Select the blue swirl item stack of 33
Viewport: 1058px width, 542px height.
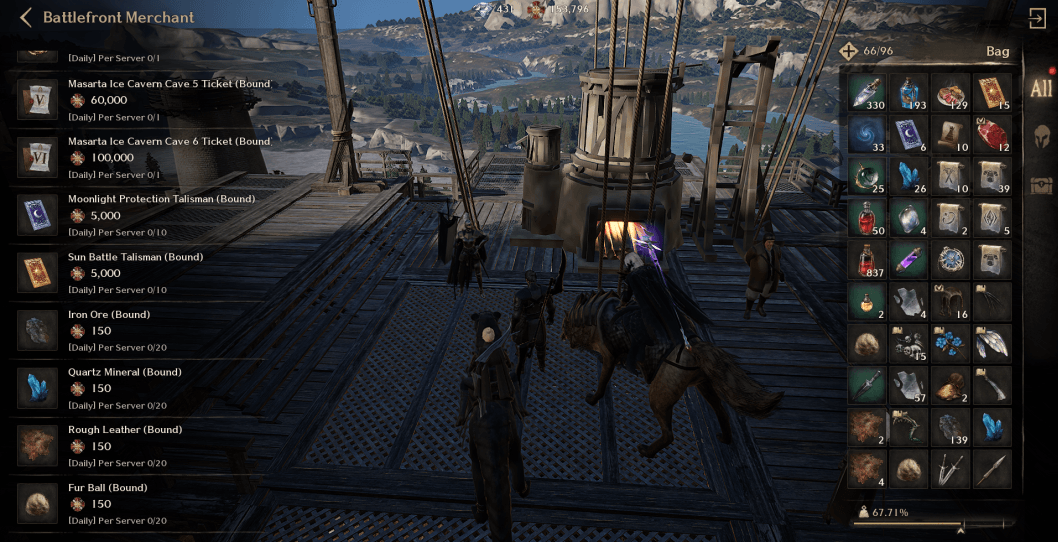(868, 134)
